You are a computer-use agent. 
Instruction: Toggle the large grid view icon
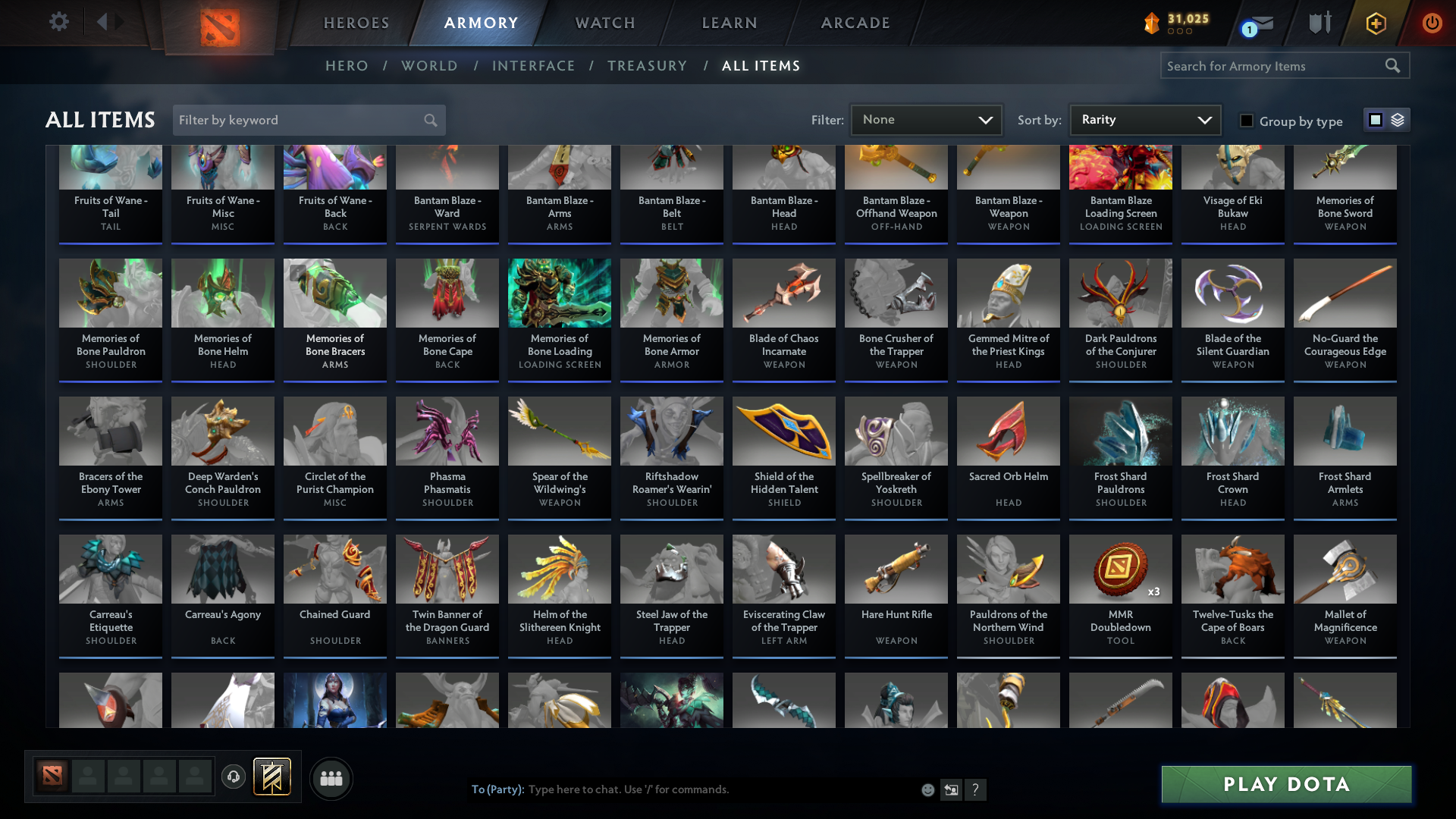point(1375,120)
